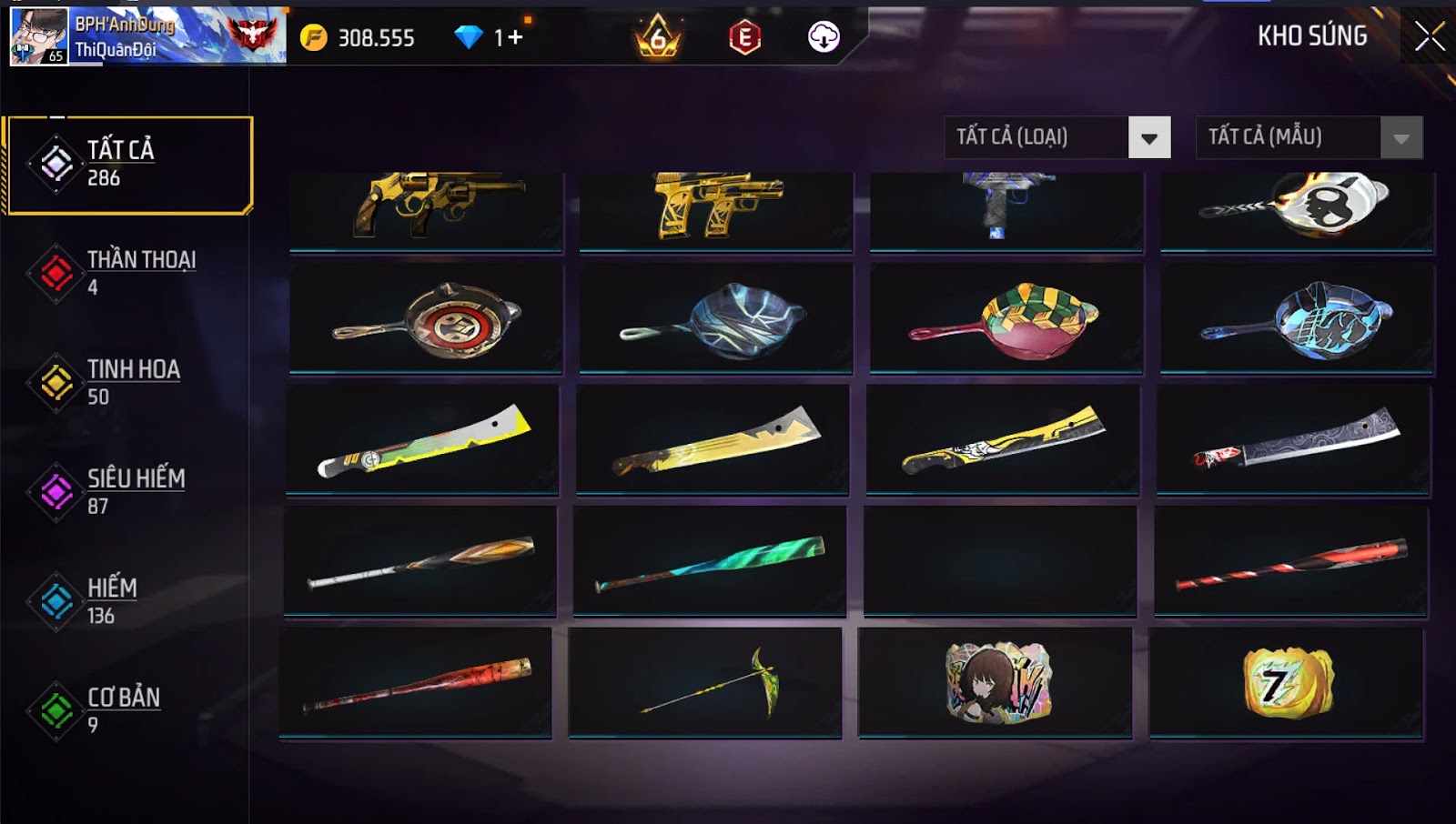Viewport: 1456px width, 824px height.
Task: Switch to the Thần Thoại rarity tab
Action: coord(127,273)
